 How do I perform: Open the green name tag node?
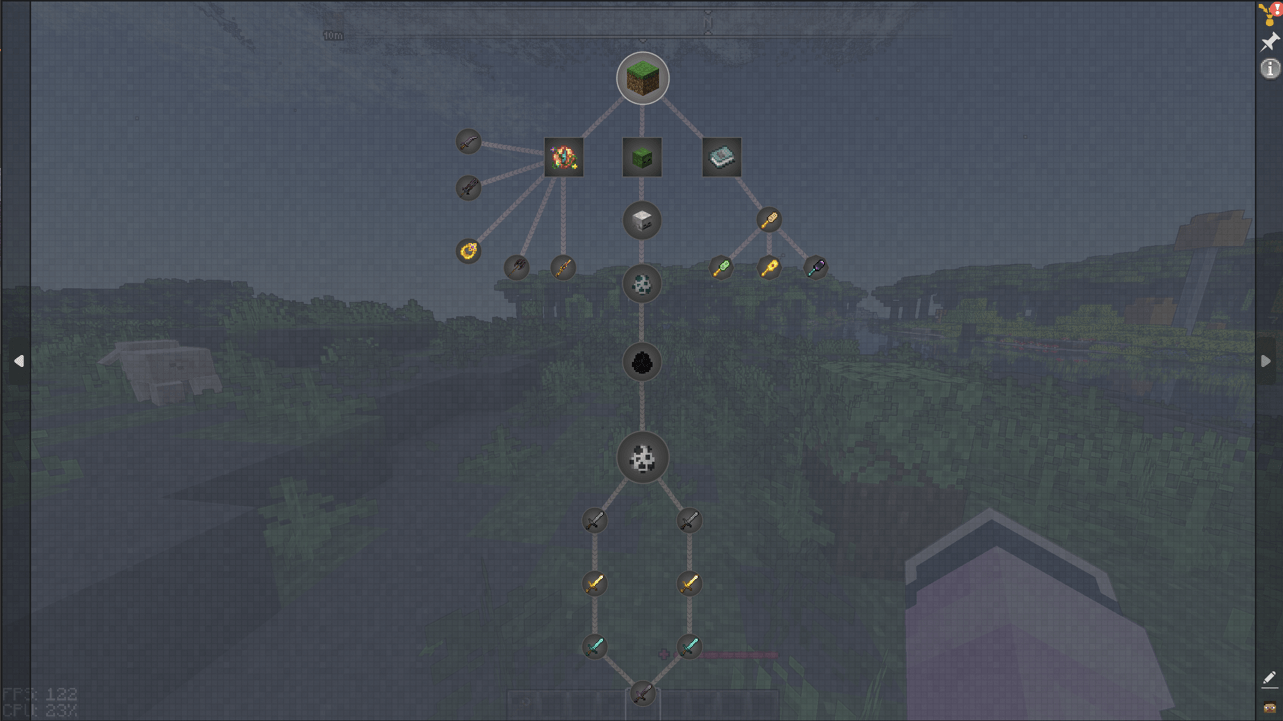(721, 267)
